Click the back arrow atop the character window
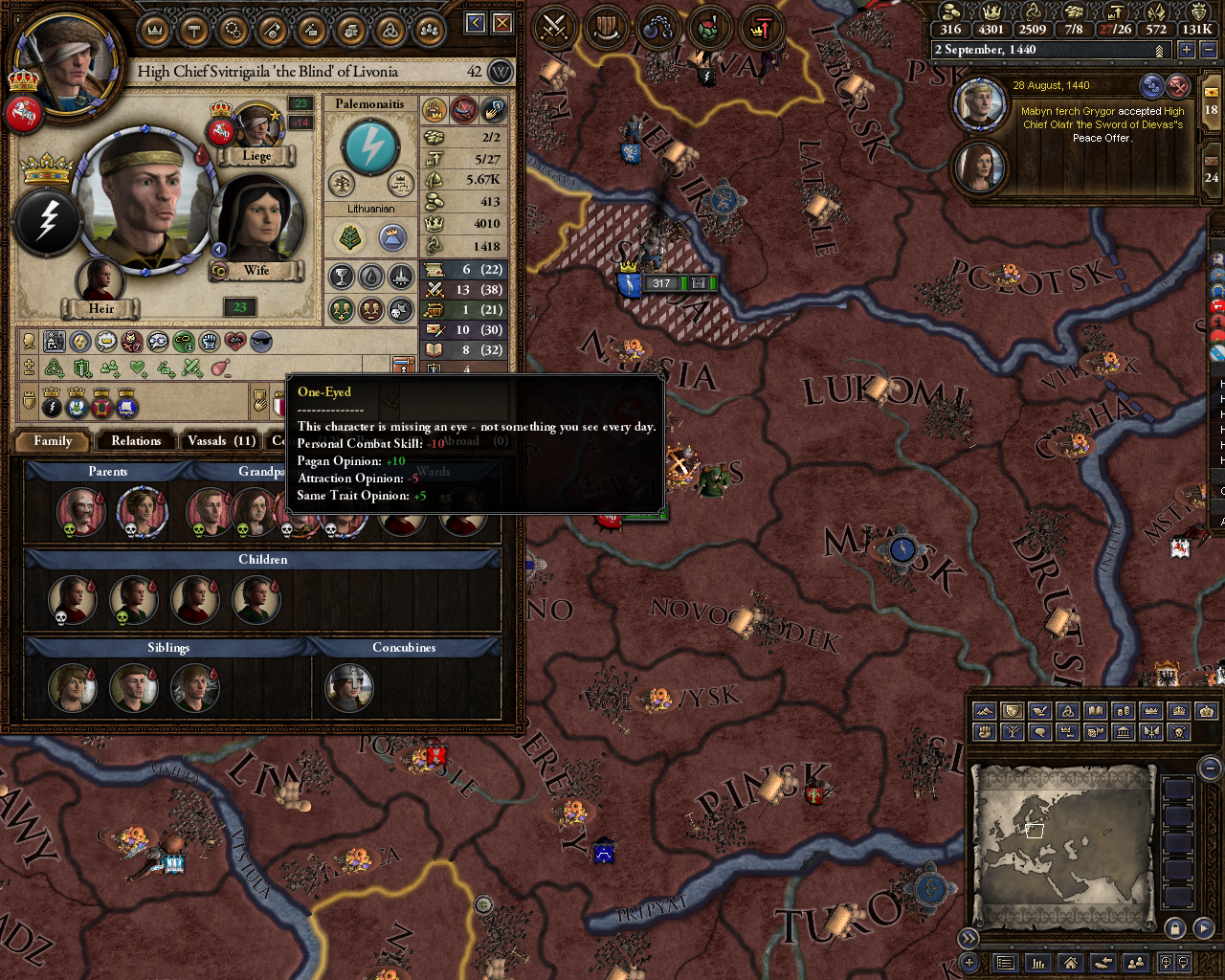Viewport: 1225px width, 980px height. (x=475, y=21)
